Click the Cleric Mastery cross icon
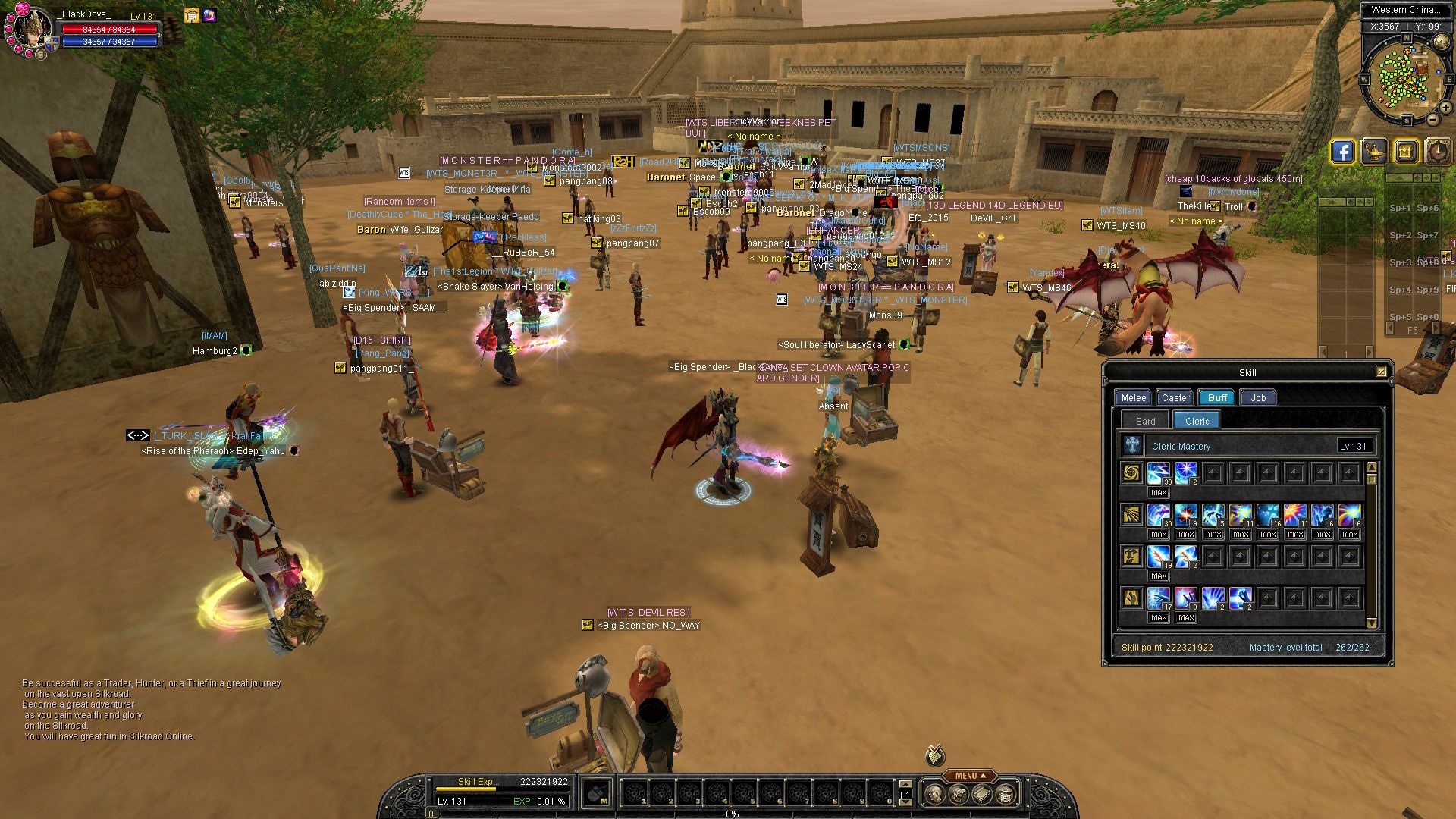Screen dimensions: 1456x819 coord(1132,445)
